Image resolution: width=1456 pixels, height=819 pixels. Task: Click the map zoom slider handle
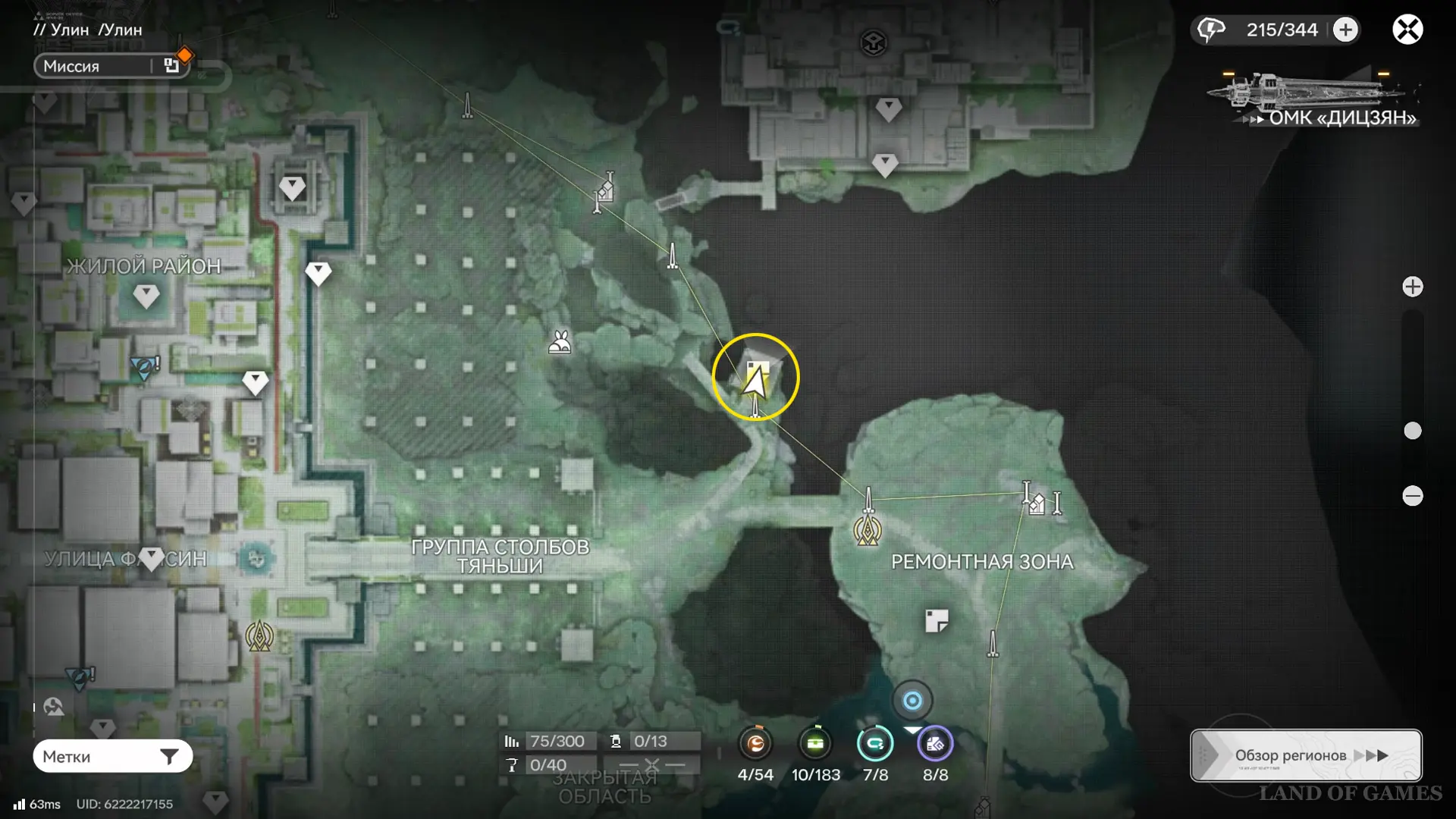coord(1412,431)
